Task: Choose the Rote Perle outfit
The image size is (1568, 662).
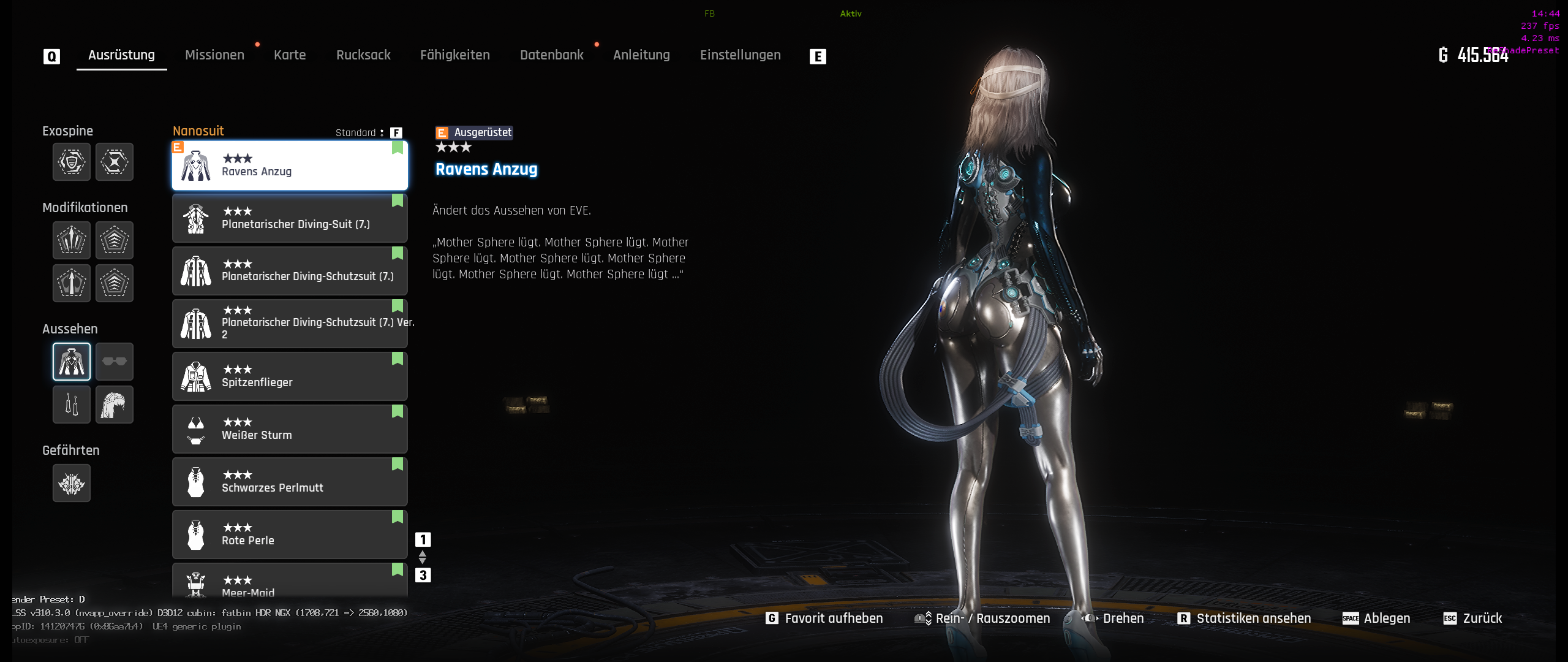Action: coord(290,535)
